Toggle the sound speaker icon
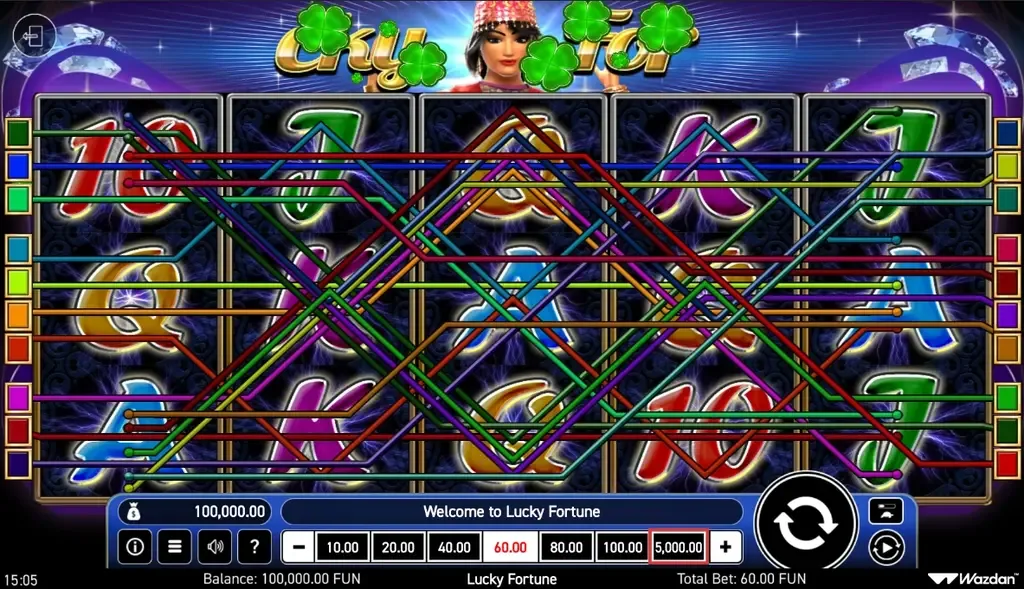This screenshot has height=589, width=1024. (214, 547)
